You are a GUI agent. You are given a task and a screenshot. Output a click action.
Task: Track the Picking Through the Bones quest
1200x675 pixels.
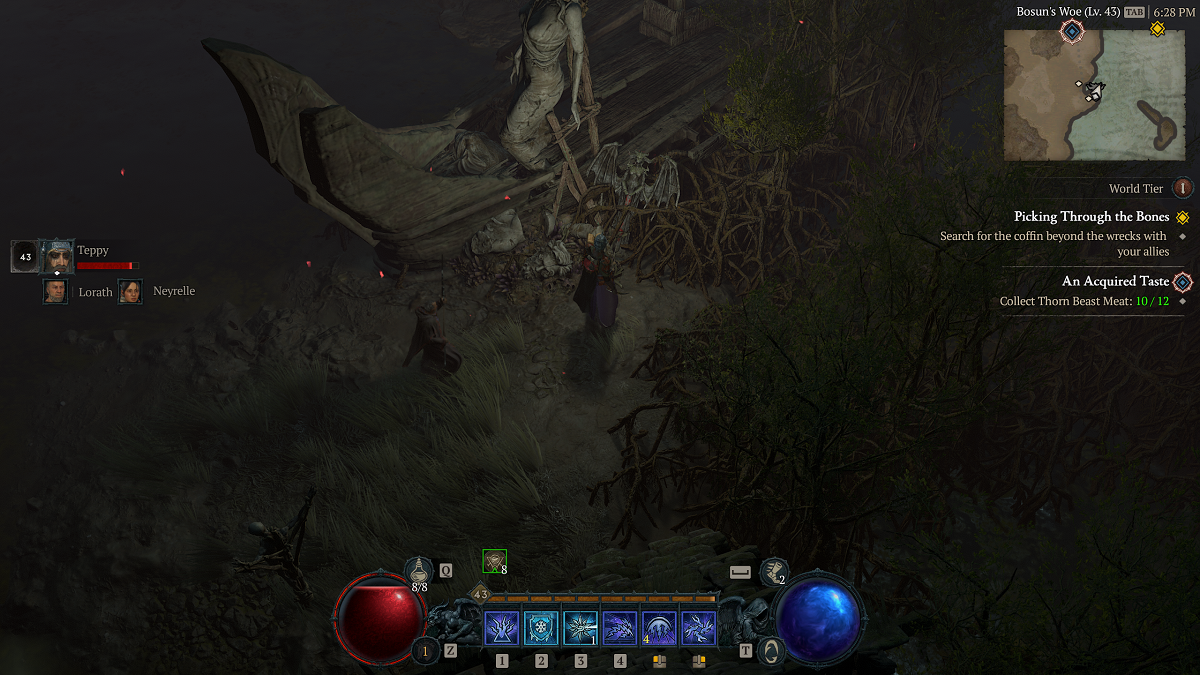click(1090, 217)
